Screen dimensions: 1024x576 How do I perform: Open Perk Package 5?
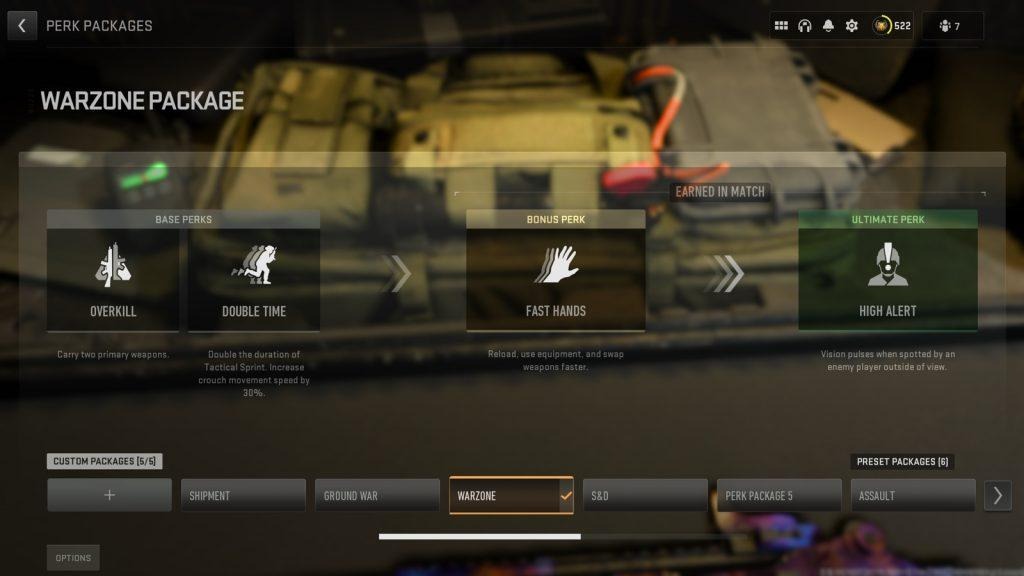[x=779, y=495]
